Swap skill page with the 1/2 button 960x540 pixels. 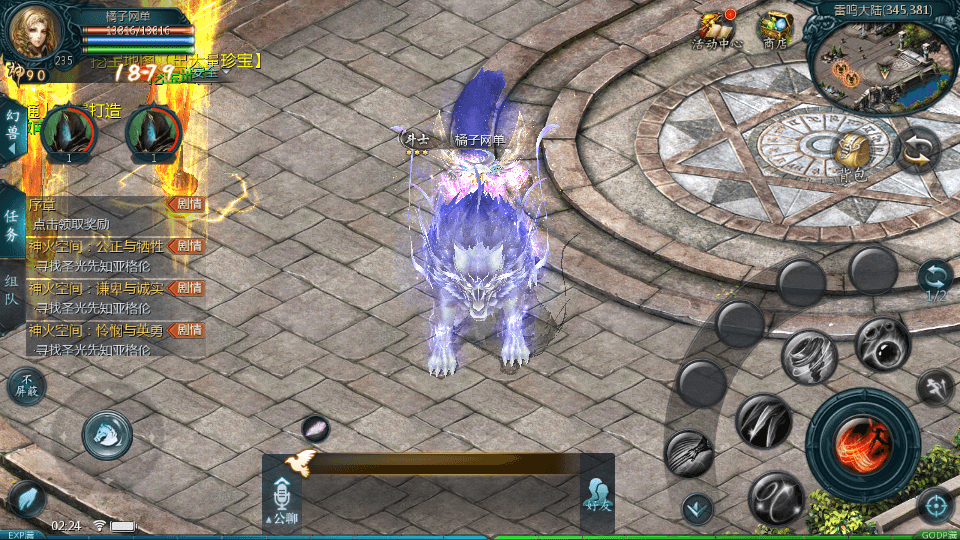tap(936, 279)
